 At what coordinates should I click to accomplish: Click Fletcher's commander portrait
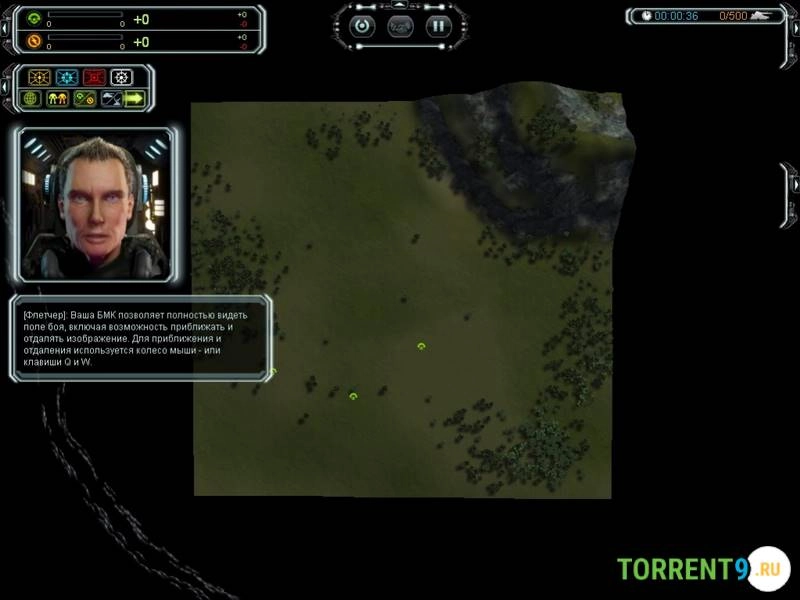pyautogui.click(x=94, y=205)
